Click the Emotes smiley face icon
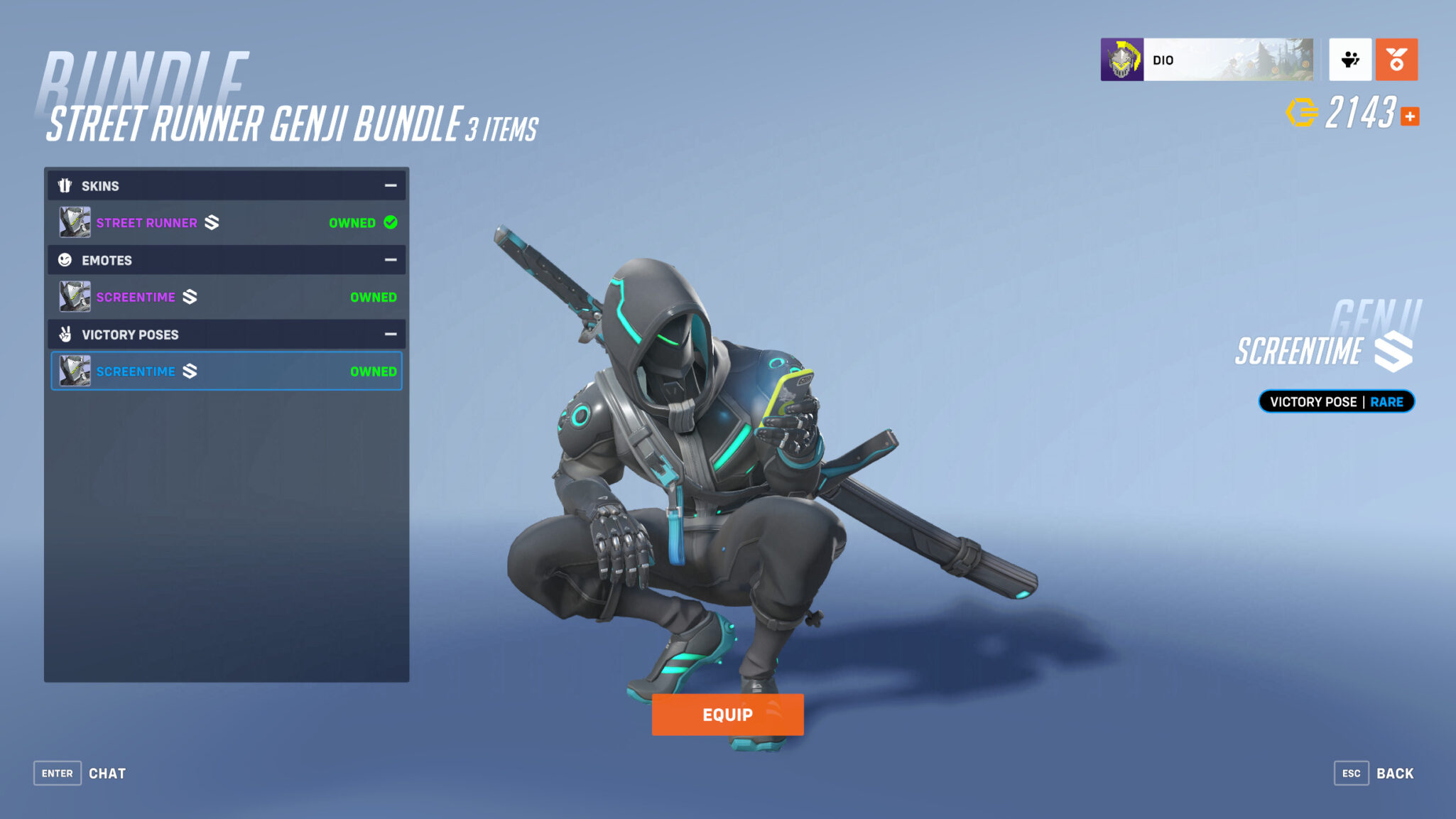 pos(65,260)
